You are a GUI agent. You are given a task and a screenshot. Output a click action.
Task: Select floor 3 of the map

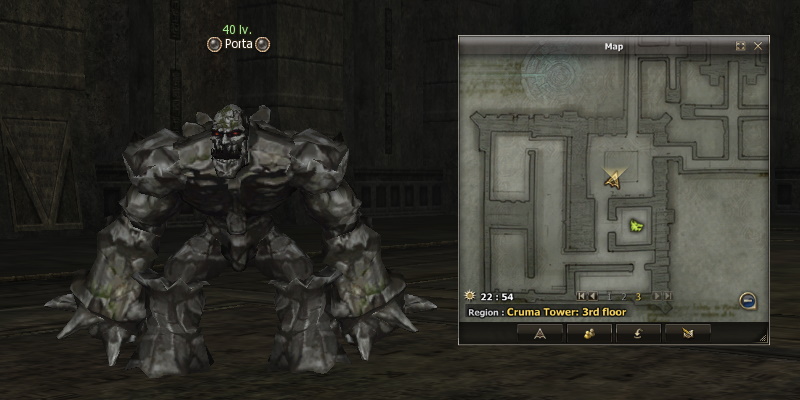pos(638,296)
